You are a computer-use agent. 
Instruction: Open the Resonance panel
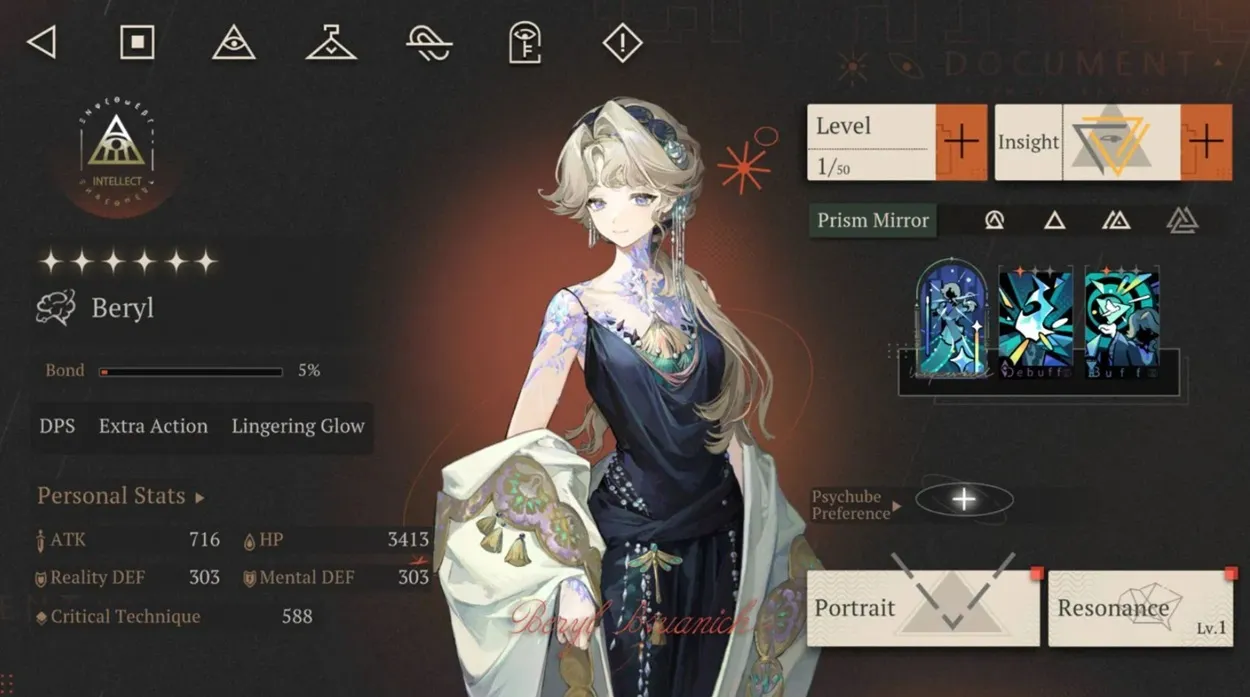(1140, 608)
